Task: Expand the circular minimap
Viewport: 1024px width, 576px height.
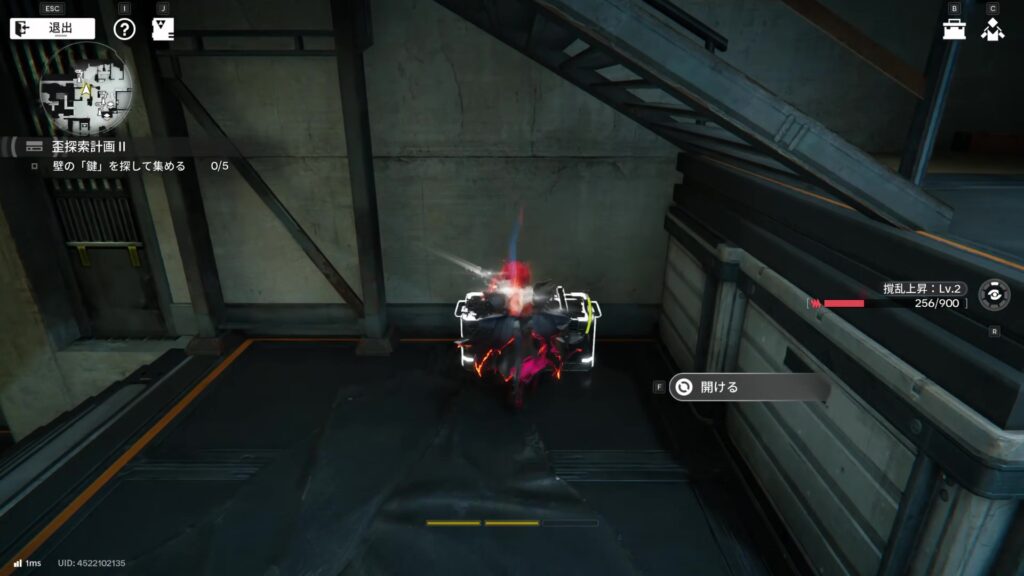Action: (86, 93)
